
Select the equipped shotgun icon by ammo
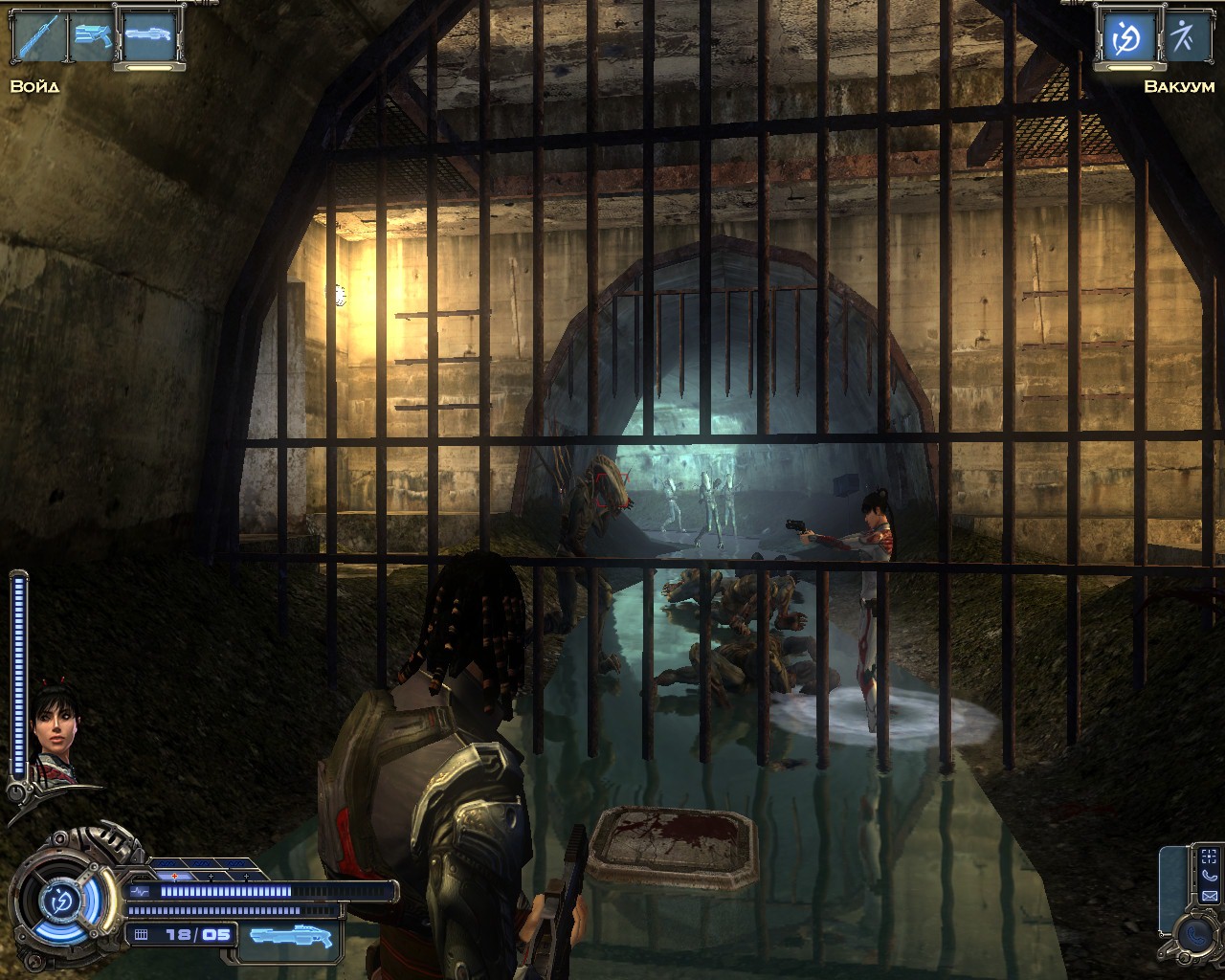[x=292, y=934]
